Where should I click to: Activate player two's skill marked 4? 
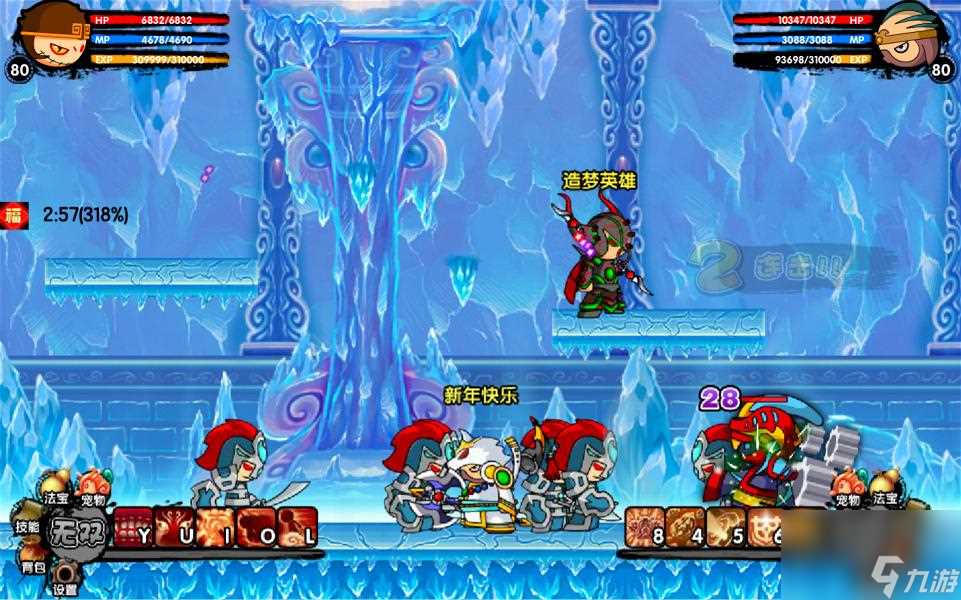click(685, 528)
